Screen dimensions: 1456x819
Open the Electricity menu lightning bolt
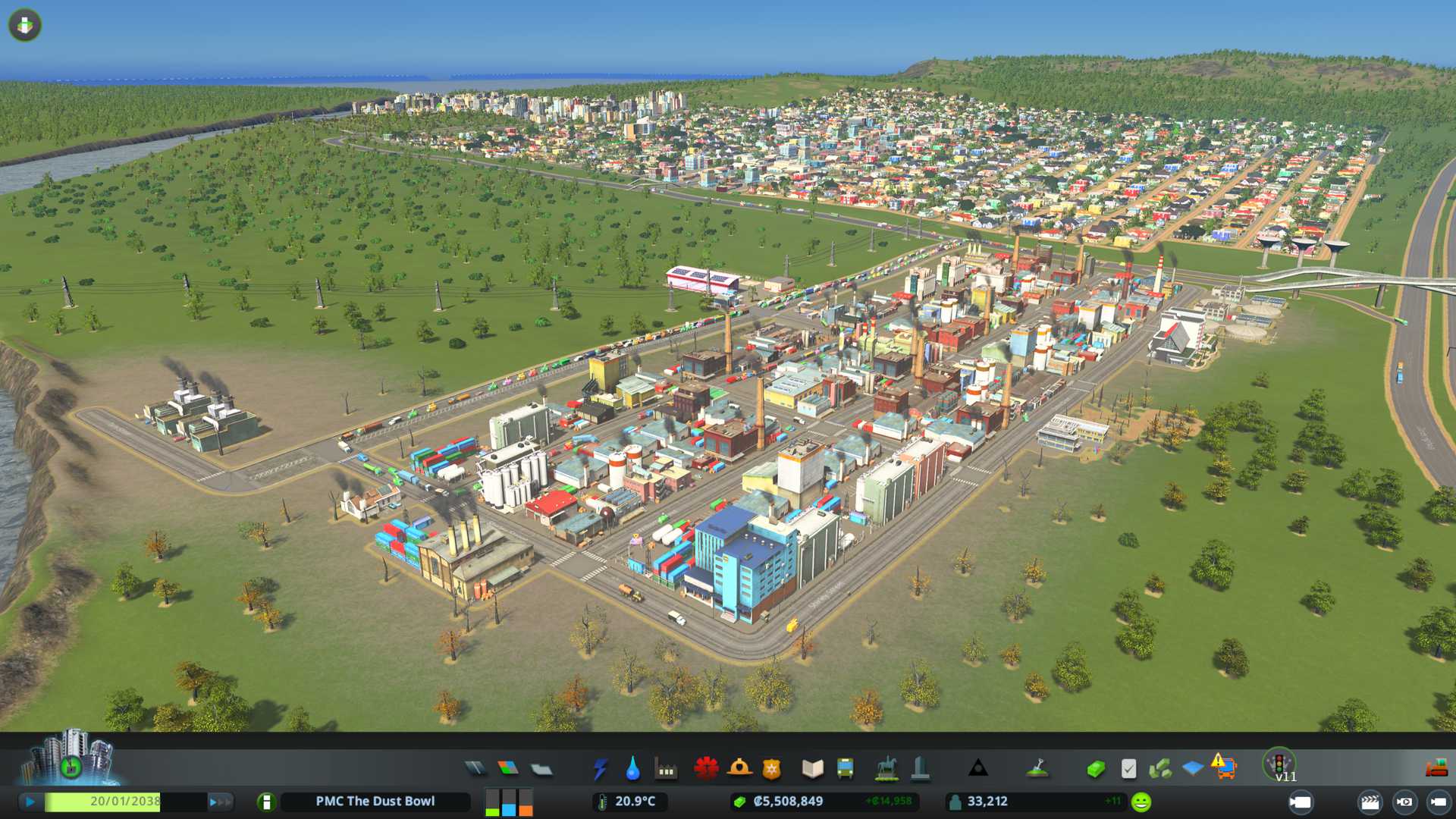pyautogui.click(x=600, y=769)
